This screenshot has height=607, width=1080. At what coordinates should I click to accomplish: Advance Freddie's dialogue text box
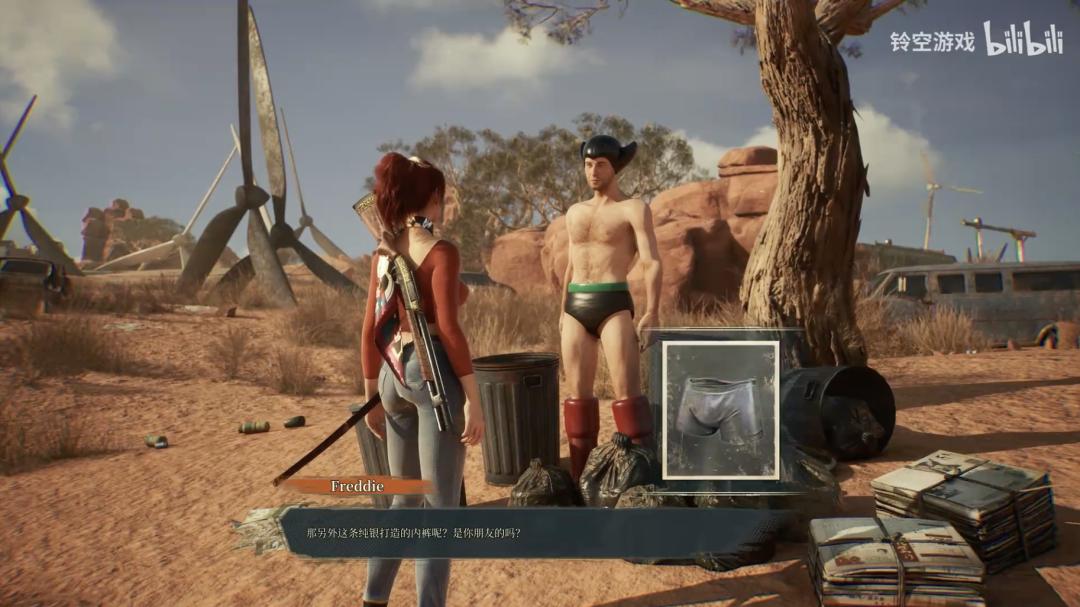coord(530,533)
